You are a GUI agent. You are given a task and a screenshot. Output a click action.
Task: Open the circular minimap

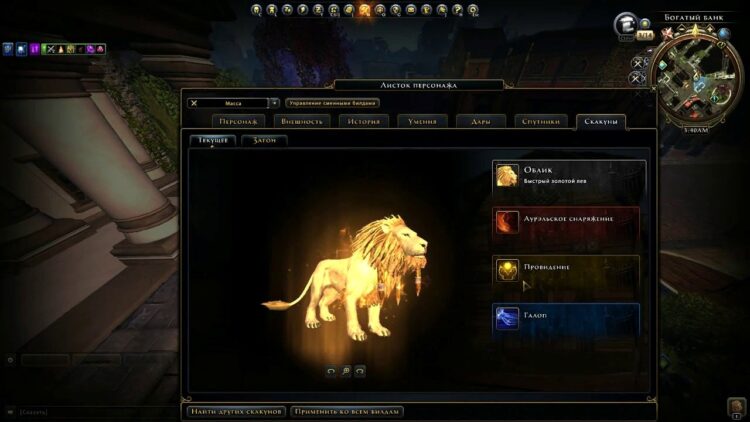697,76
